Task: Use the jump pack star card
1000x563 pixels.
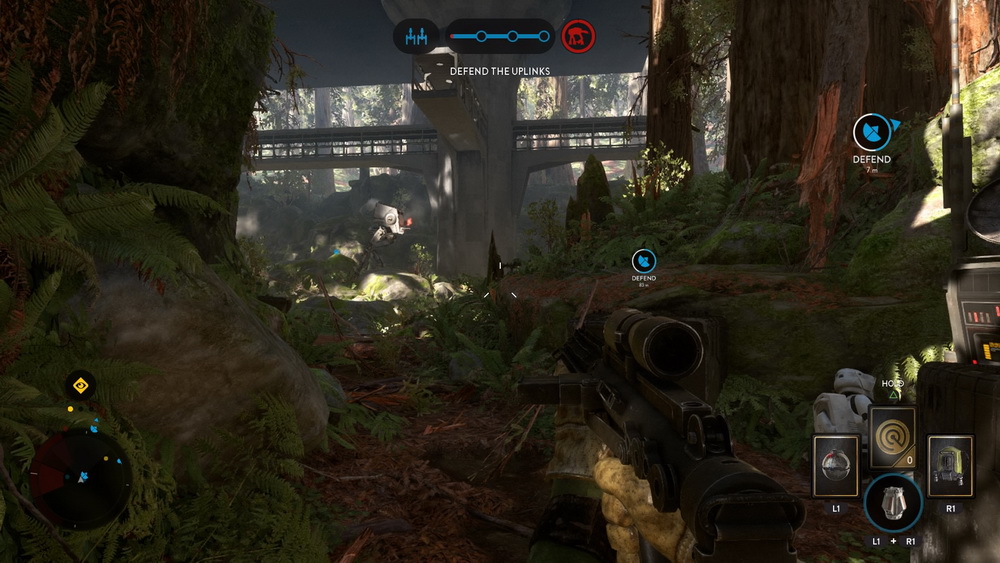Action: tap(949, 466)
